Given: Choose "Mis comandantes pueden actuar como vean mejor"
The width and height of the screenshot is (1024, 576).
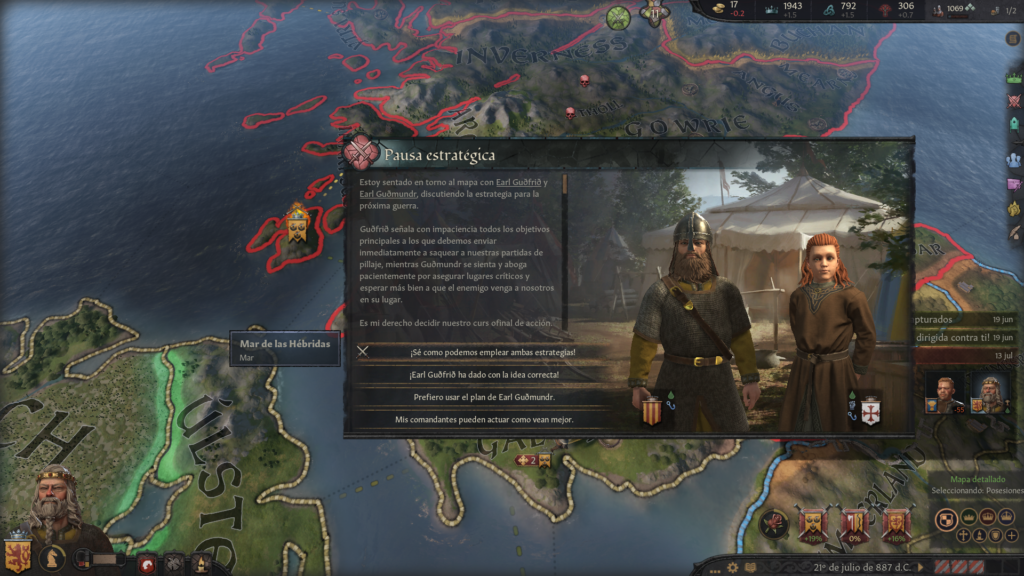Looking at the screenshot, I should point(484,420).
